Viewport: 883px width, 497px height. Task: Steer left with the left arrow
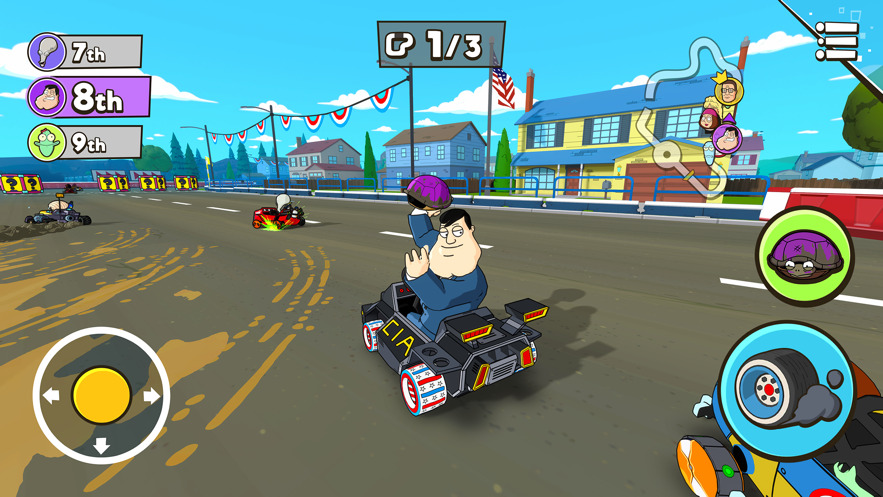[x=51, y=396]
